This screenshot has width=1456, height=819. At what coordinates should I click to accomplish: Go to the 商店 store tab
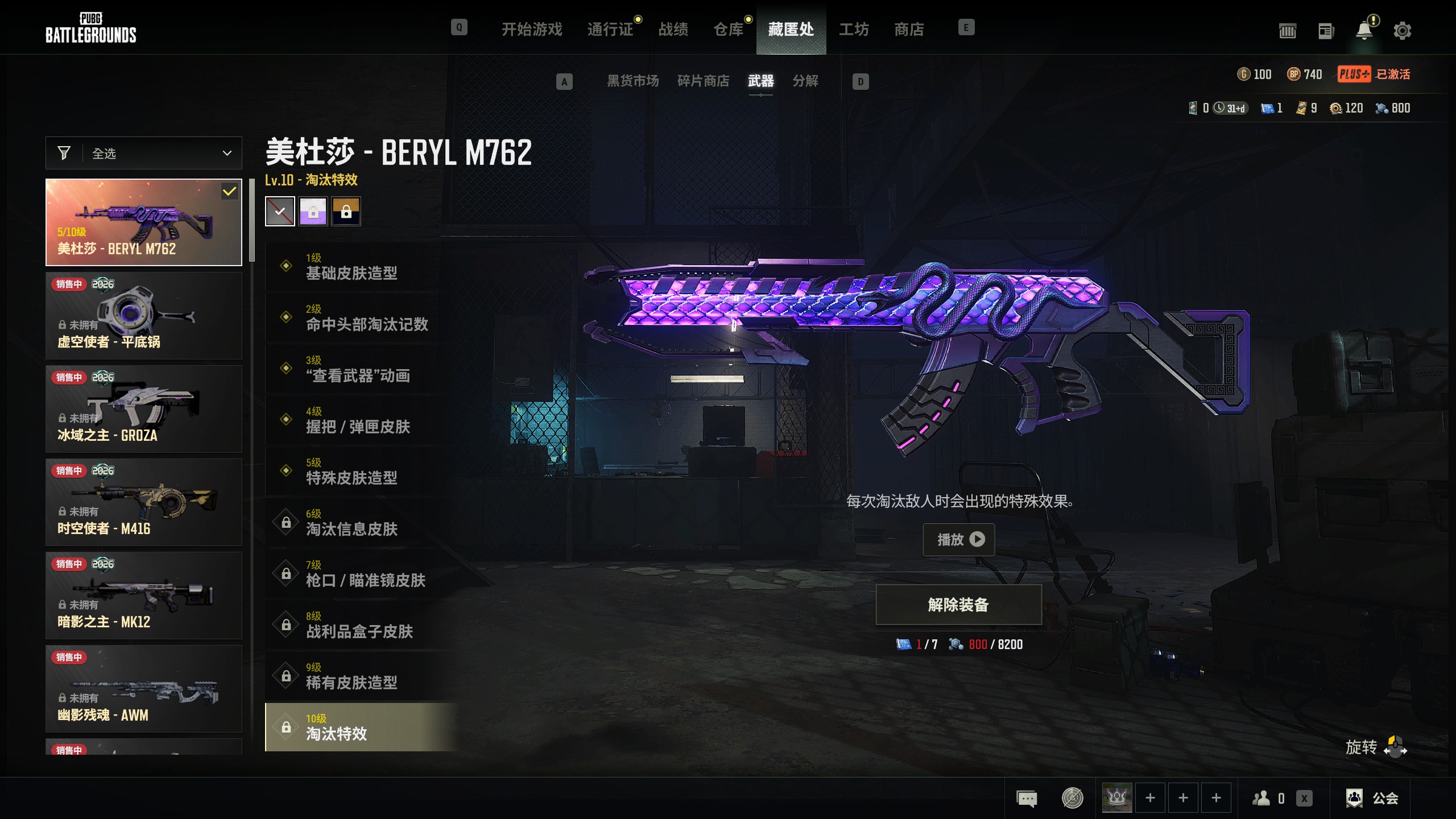click(909, 29)
